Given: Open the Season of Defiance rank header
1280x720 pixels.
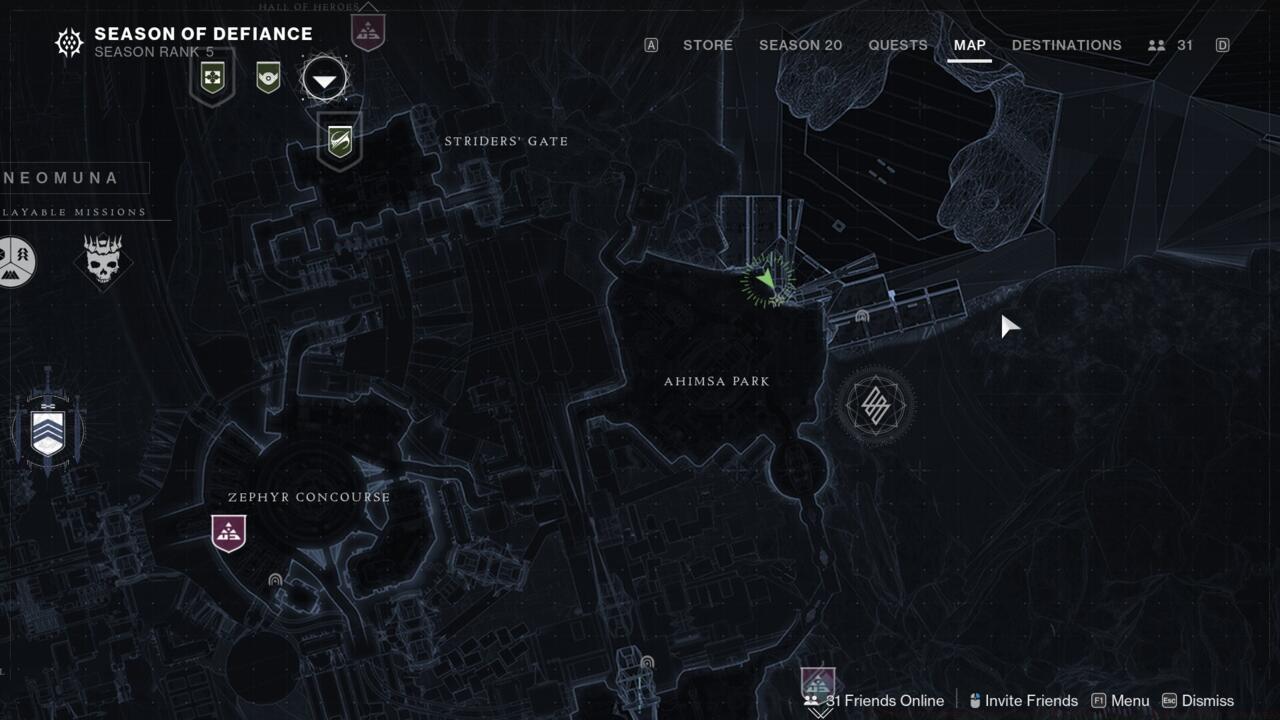Looking at the screenshot, I should (x=184, y=42).
